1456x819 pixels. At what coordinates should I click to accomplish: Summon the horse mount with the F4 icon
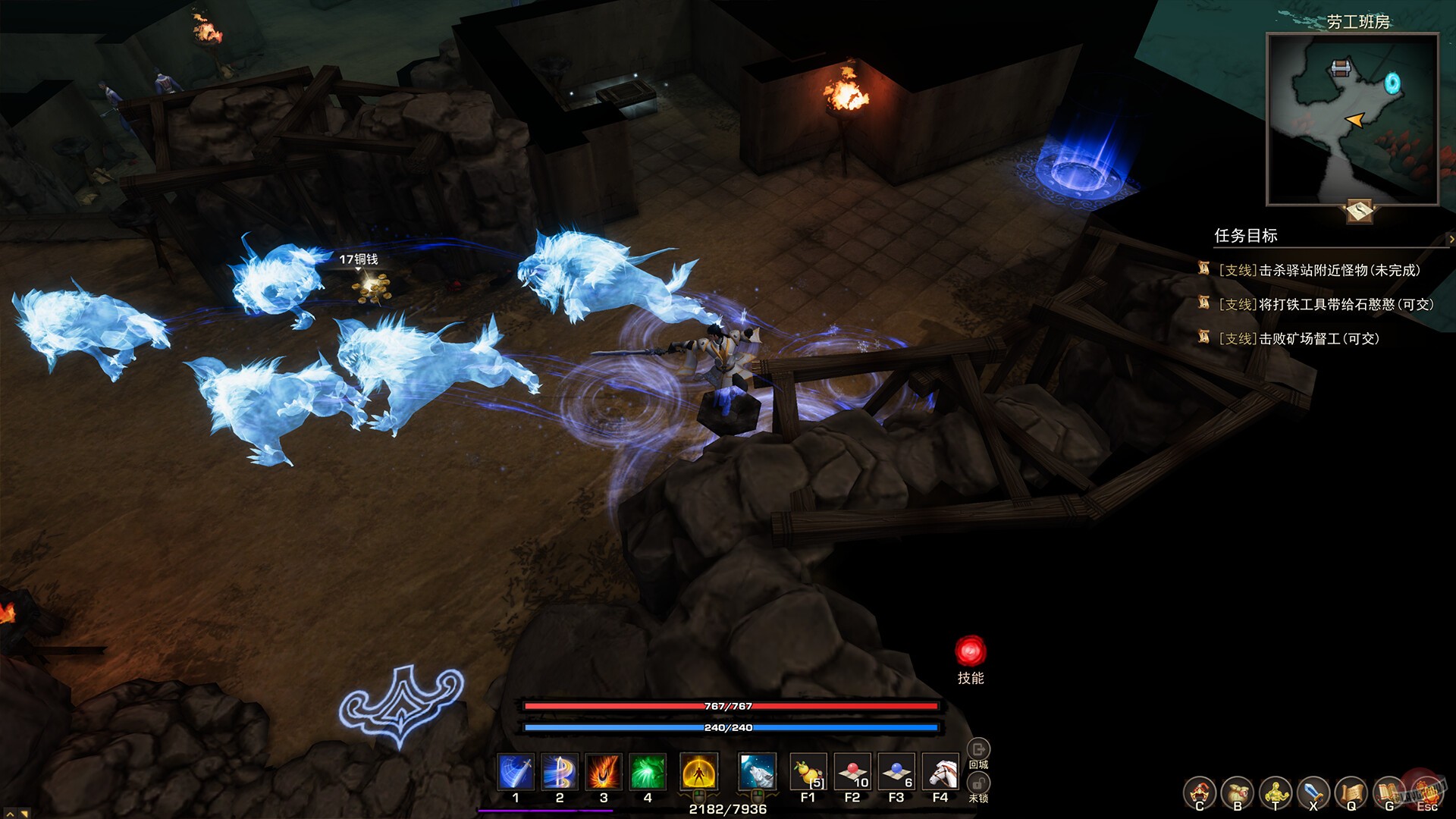[940, 770]
